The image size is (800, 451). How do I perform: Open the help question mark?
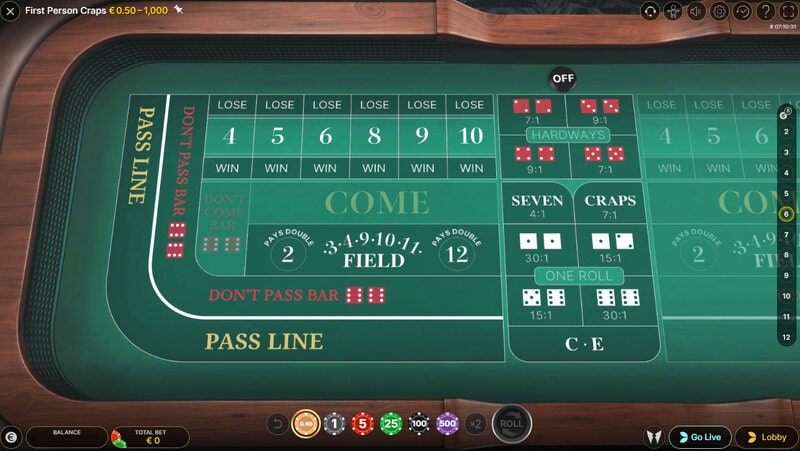tap(766, 12)
